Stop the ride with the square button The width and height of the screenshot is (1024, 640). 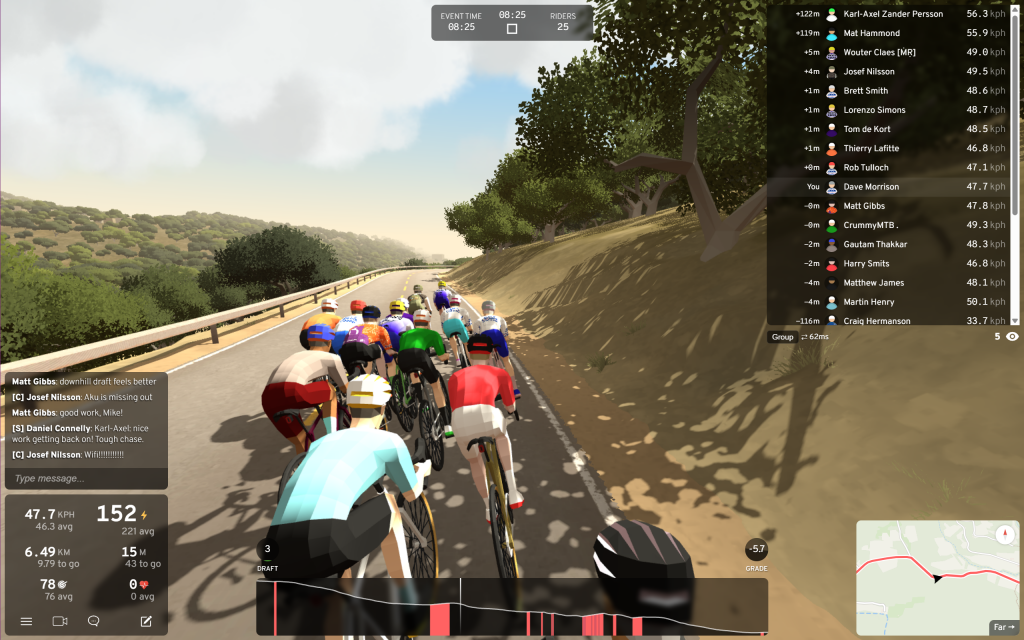pos(512,29)
